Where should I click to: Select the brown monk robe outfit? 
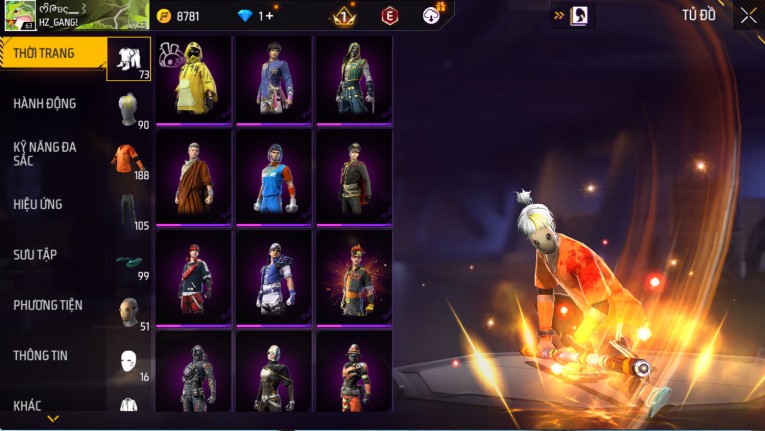pyautogui.click(x=193, y=177)
